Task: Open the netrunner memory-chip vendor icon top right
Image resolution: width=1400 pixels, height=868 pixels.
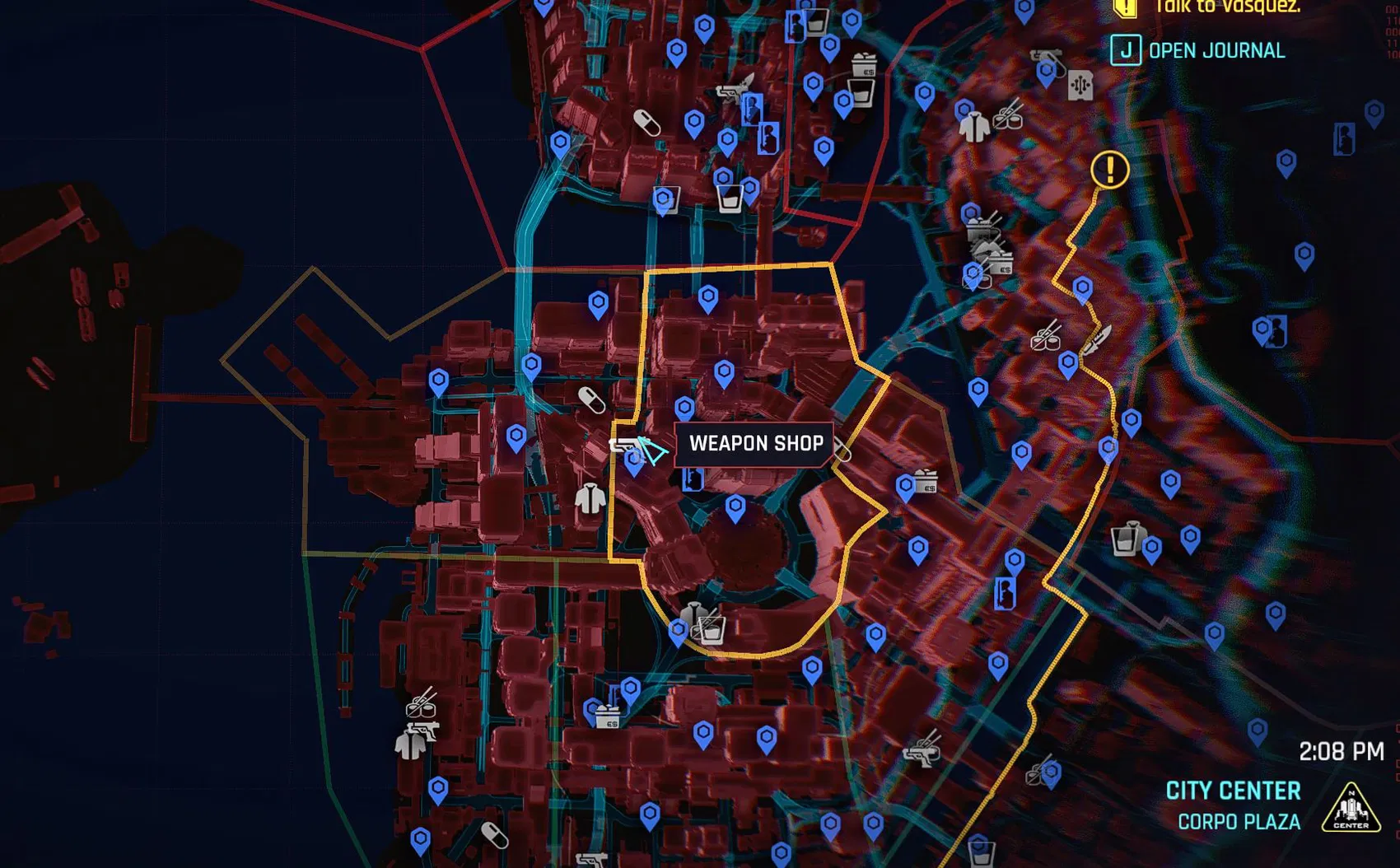Action: 1080,85
